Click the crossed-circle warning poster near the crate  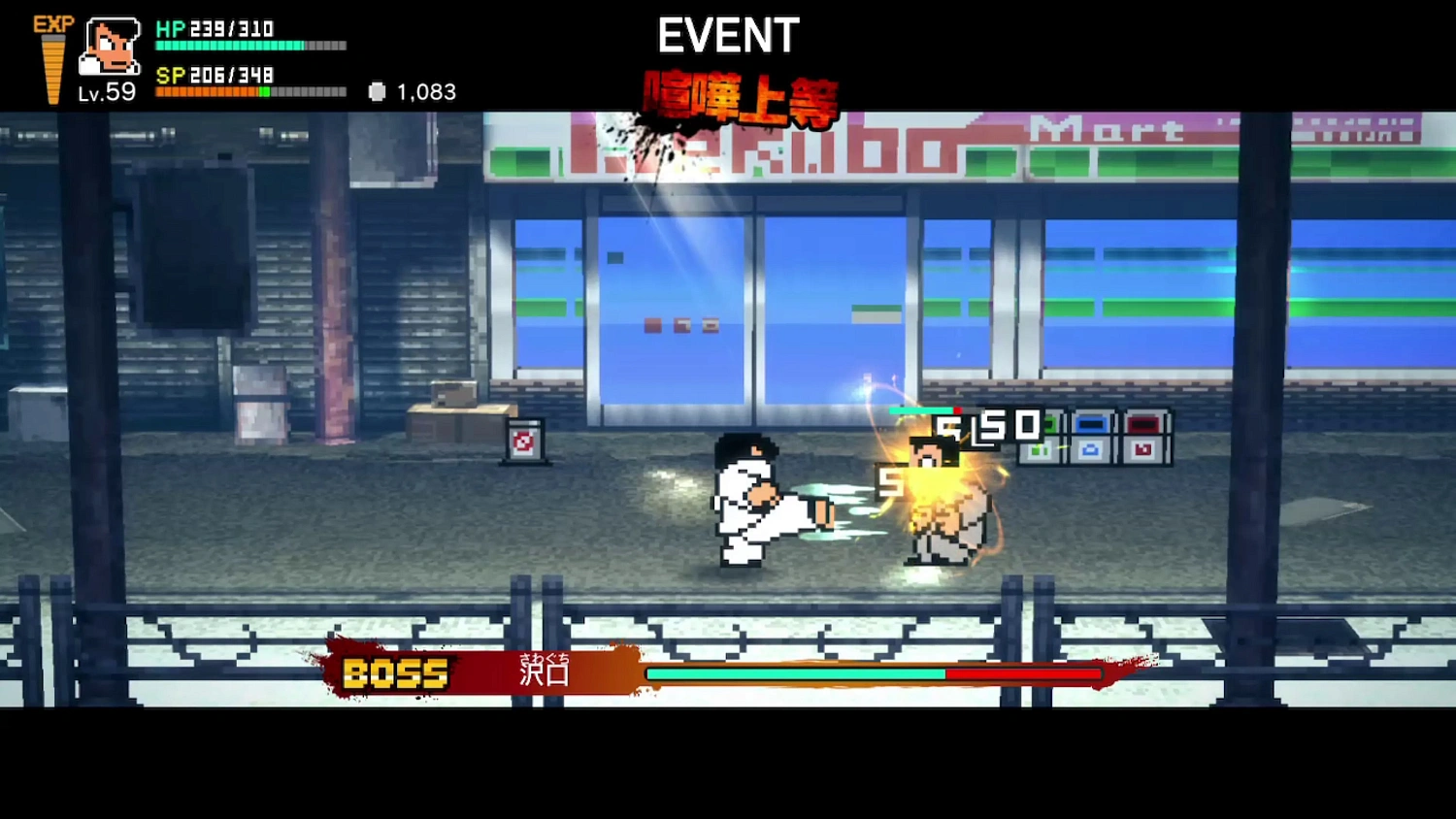click(x=524, y=439)
